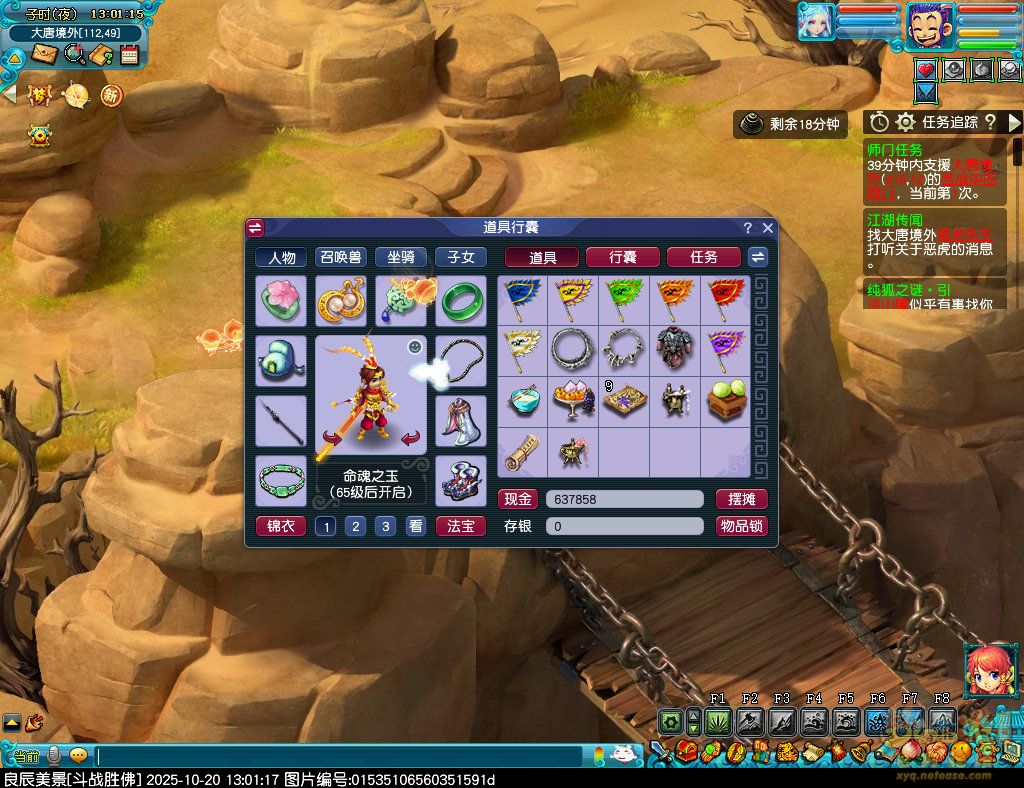Open the mail envelope icon
1024x788 pixels.
[x=44, y=54]
